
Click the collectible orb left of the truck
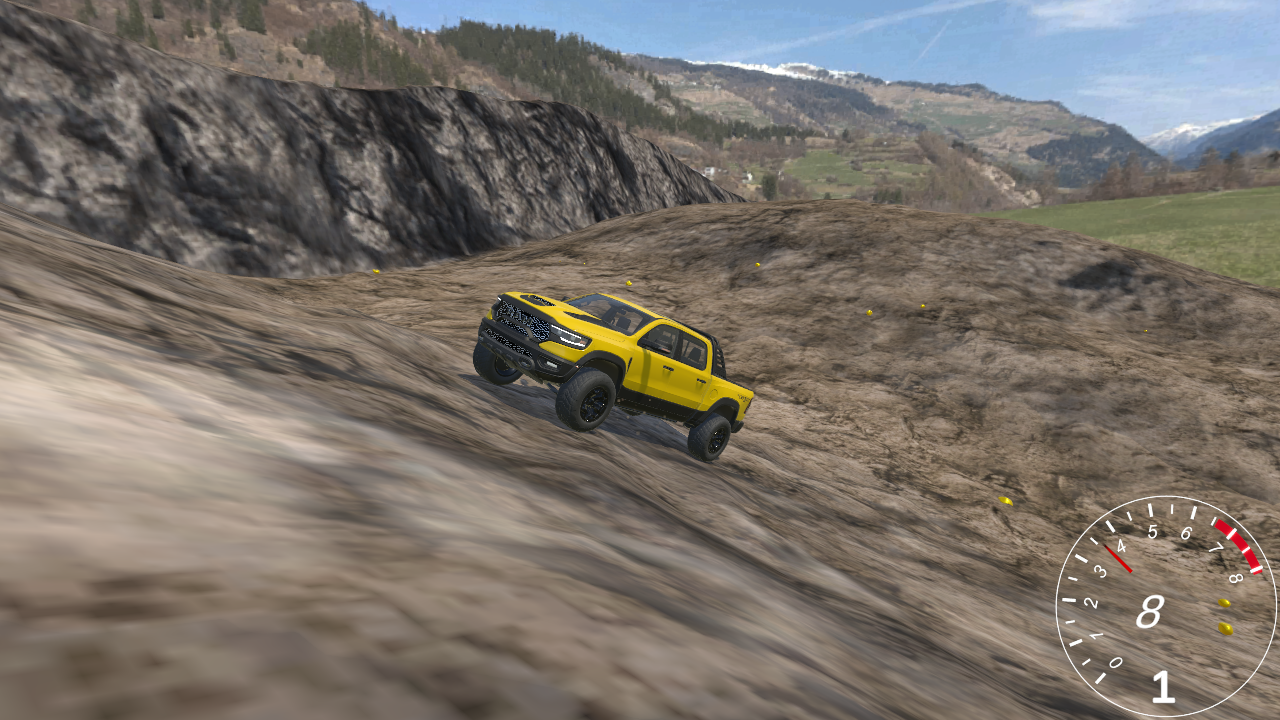[375, 271]
